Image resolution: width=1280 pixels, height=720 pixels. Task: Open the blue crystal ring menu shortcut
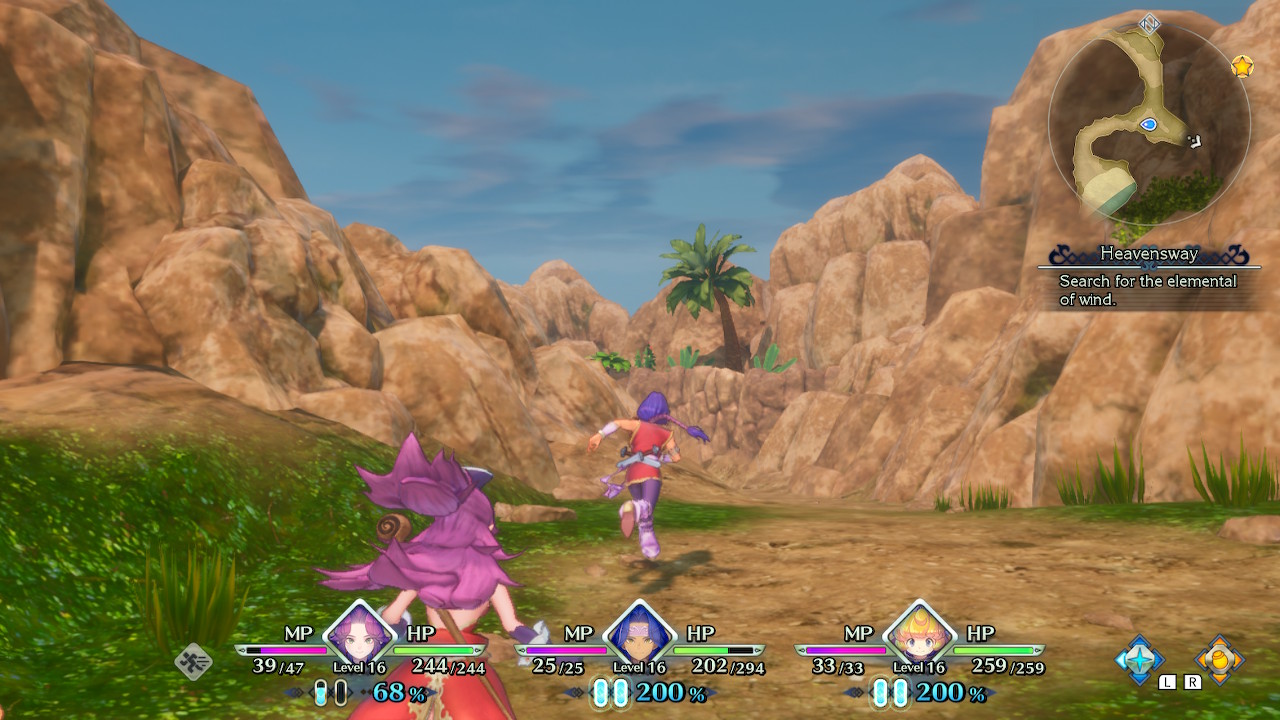click(1140, 659)
